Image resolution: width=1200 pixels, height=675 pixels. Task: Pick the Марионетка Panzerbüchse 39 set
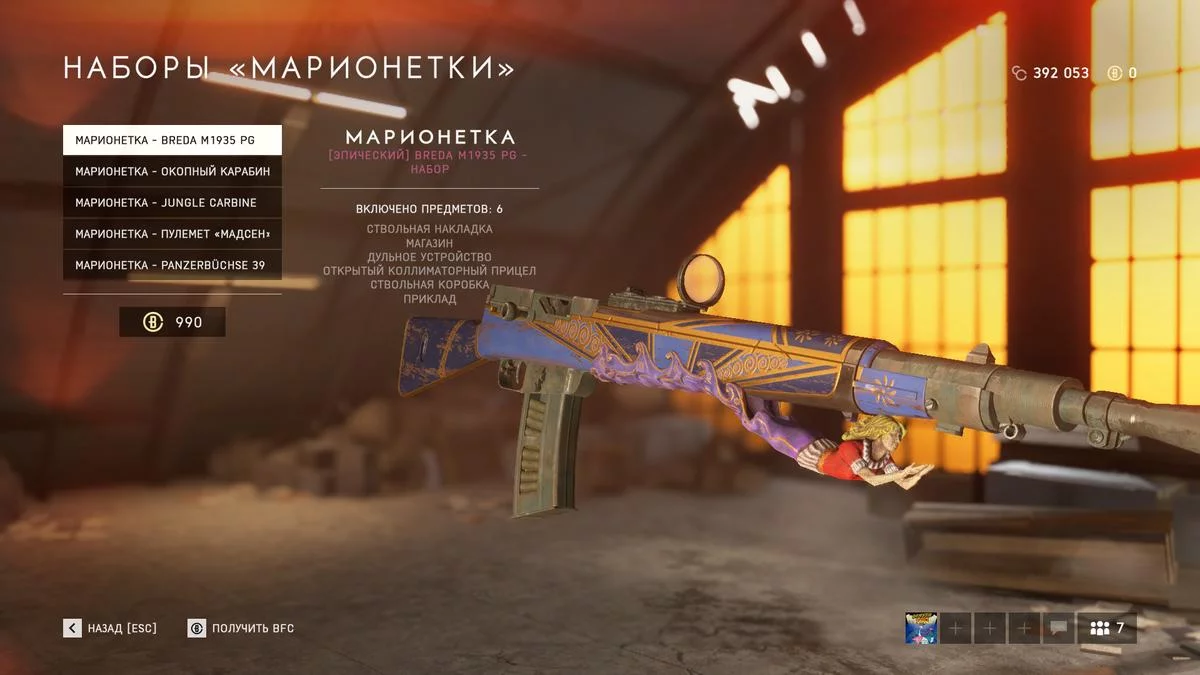pos(172,265)
